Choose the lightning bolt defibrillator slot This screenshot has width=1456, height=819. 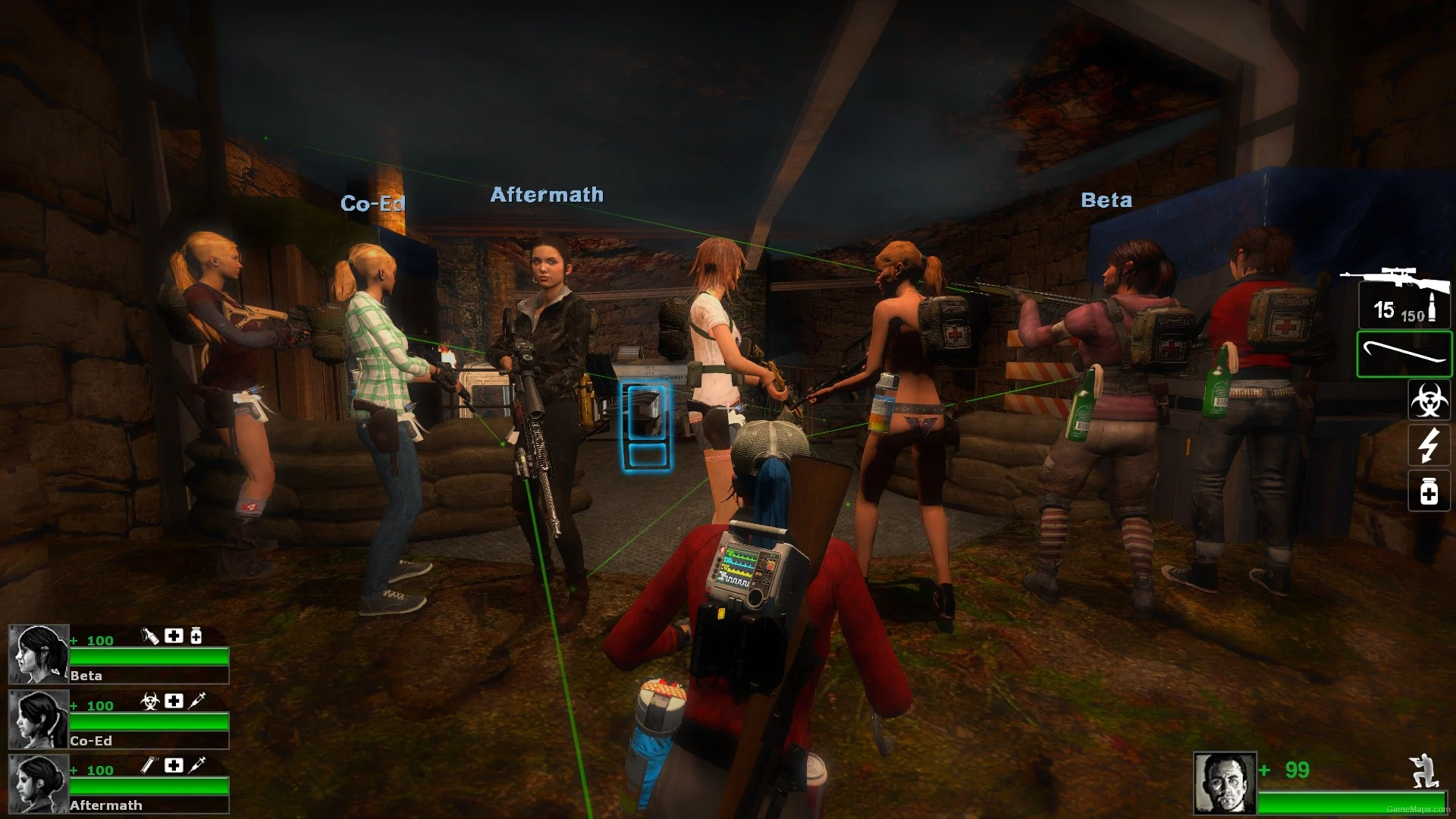tap(1429, 445)
